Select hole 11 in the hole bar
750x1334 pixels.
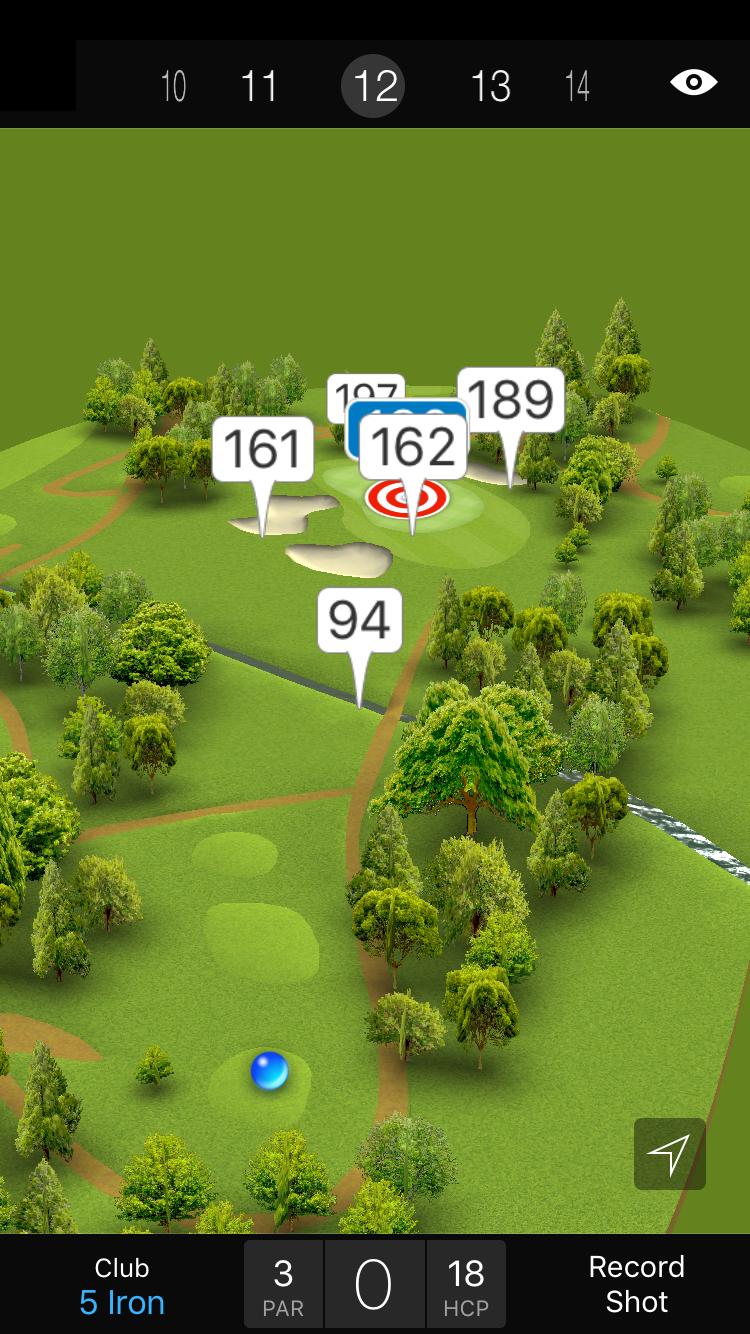pyautogui.click(x=259, y=86)
